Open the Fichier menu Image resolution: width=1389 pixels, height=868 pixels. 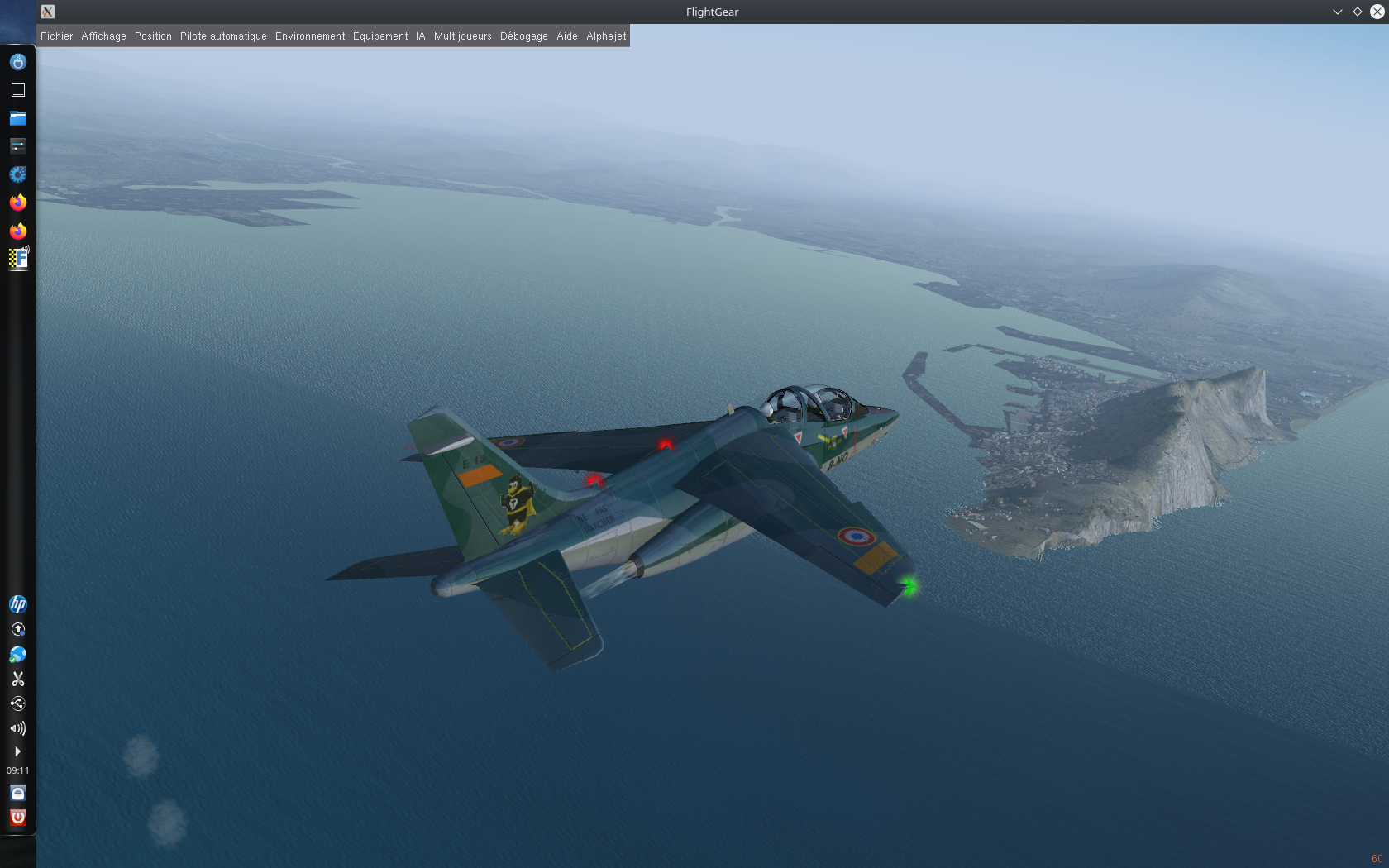click(56, 36)
